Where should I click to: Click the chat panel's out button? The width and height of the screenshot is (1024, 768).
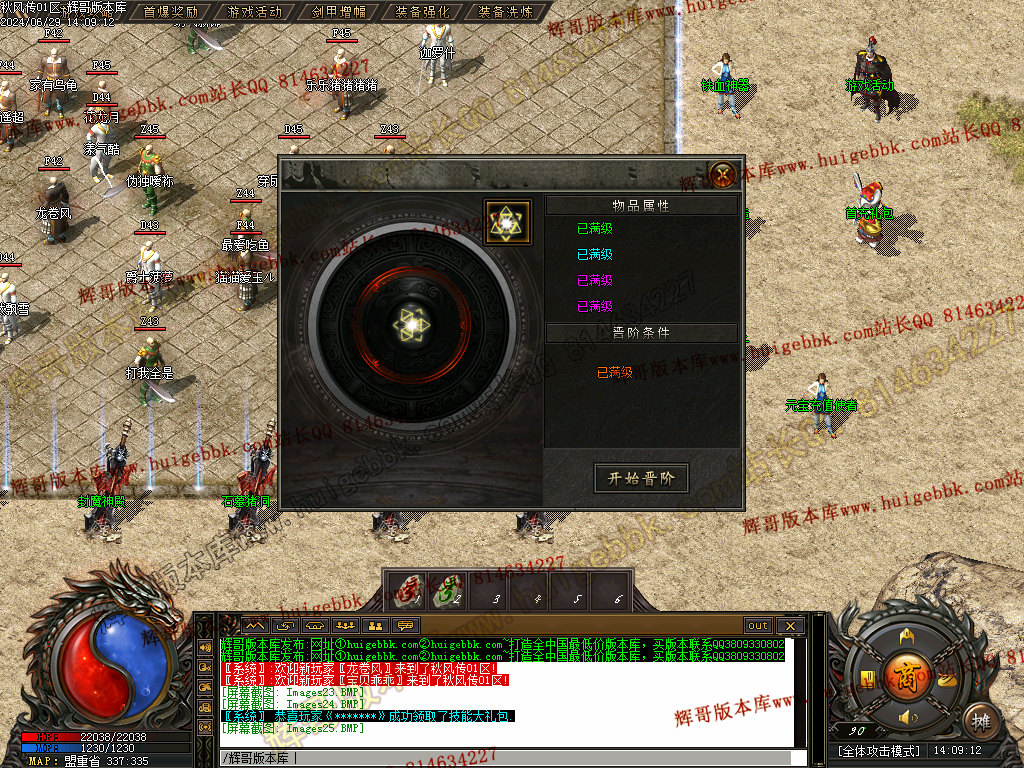[758, 626]
